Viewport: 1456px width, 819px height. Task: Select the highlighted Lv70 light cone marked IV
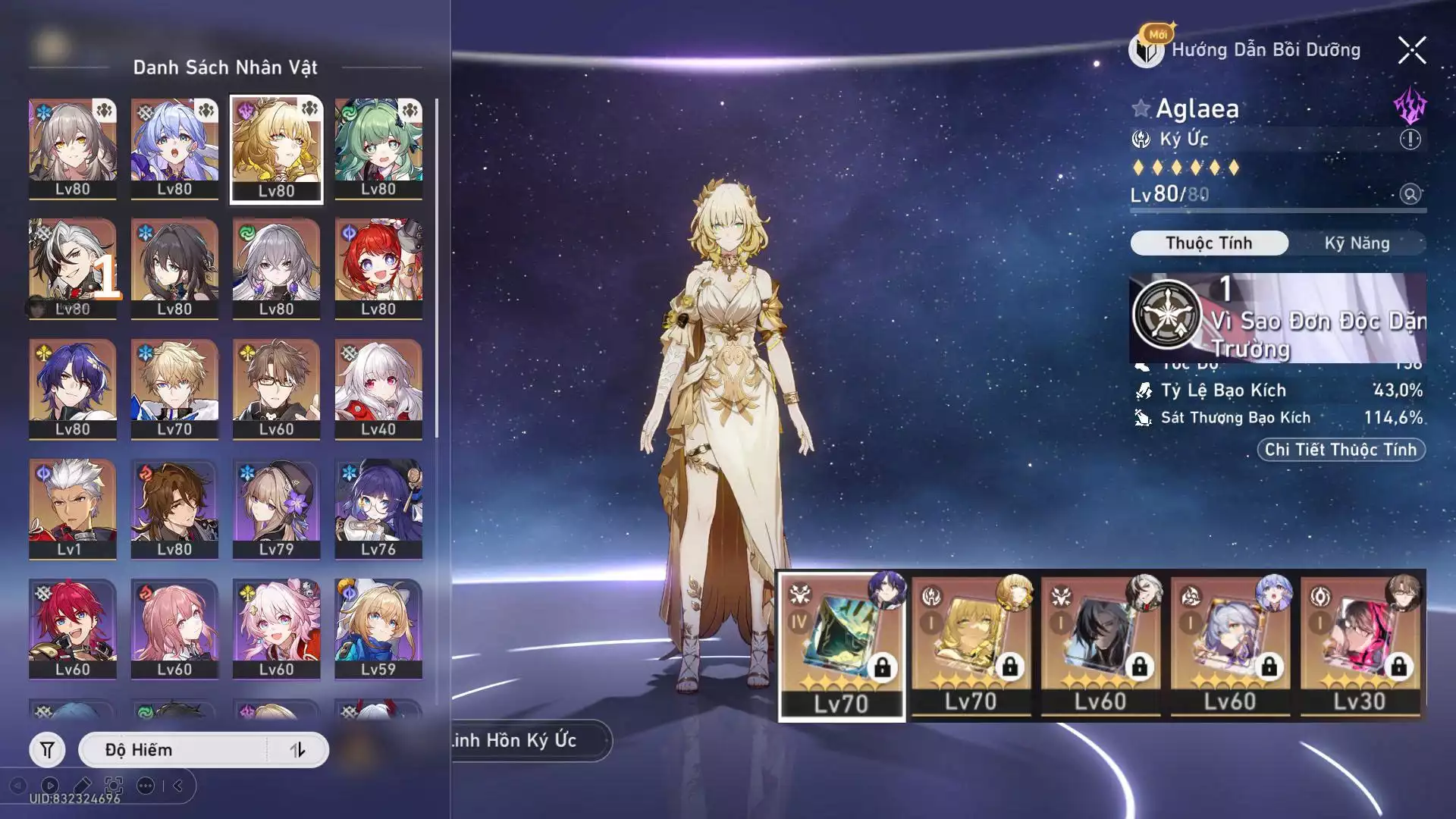tap(842, 645)
